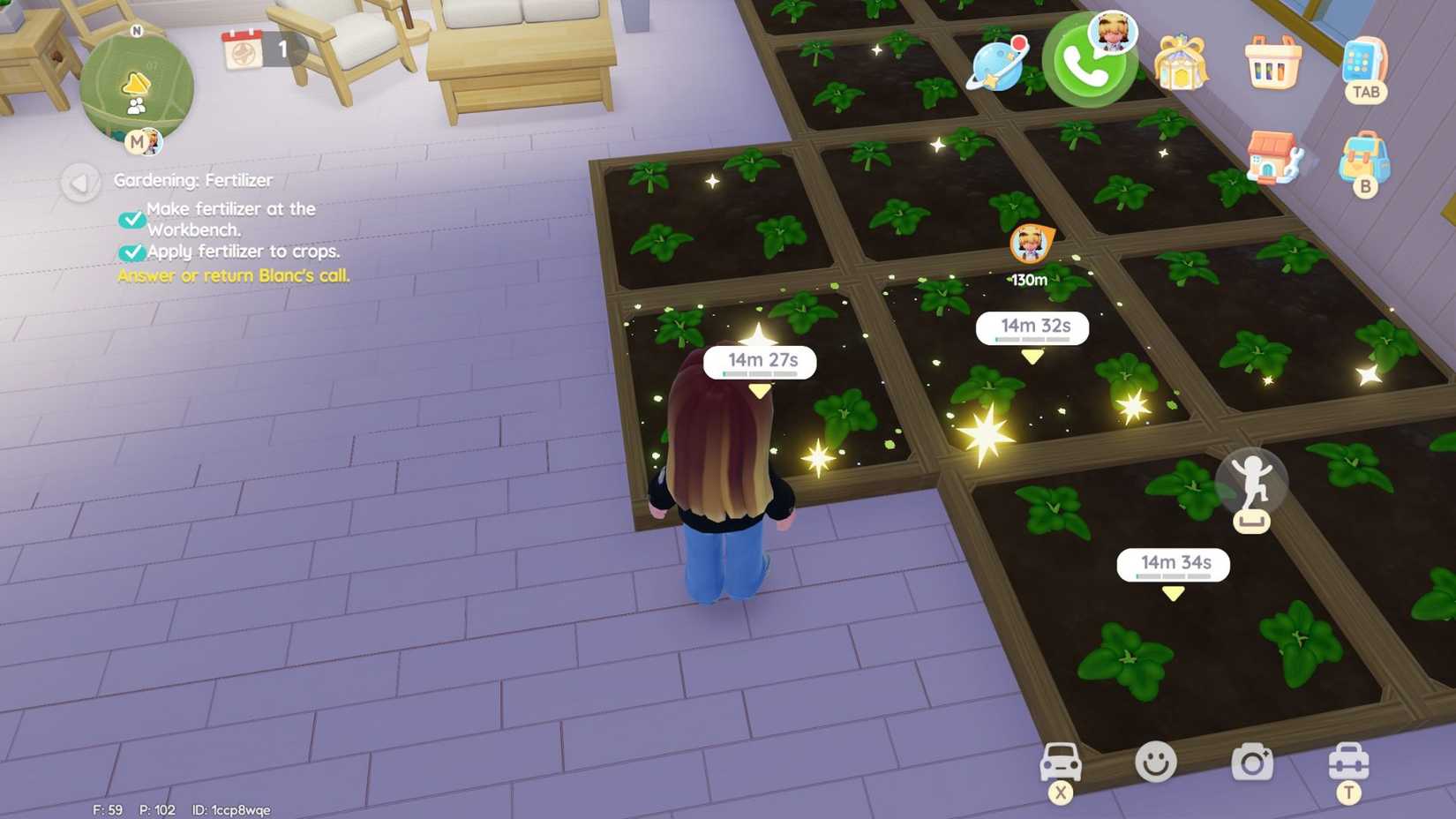The width and height of the screenshot is (1456, 819).
Task: Click the 'Apply fertilizer to crops' checkmark
Action: point(131,252)
